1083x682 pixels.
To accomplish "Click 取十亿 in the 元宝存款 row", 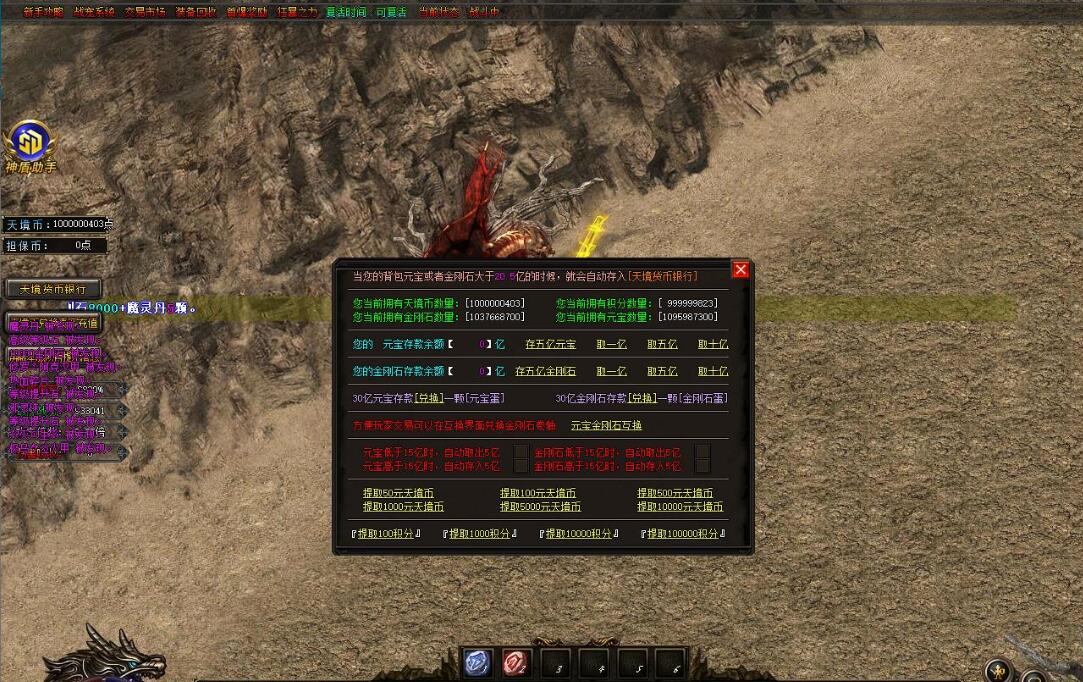I will (x=713, y=344).
